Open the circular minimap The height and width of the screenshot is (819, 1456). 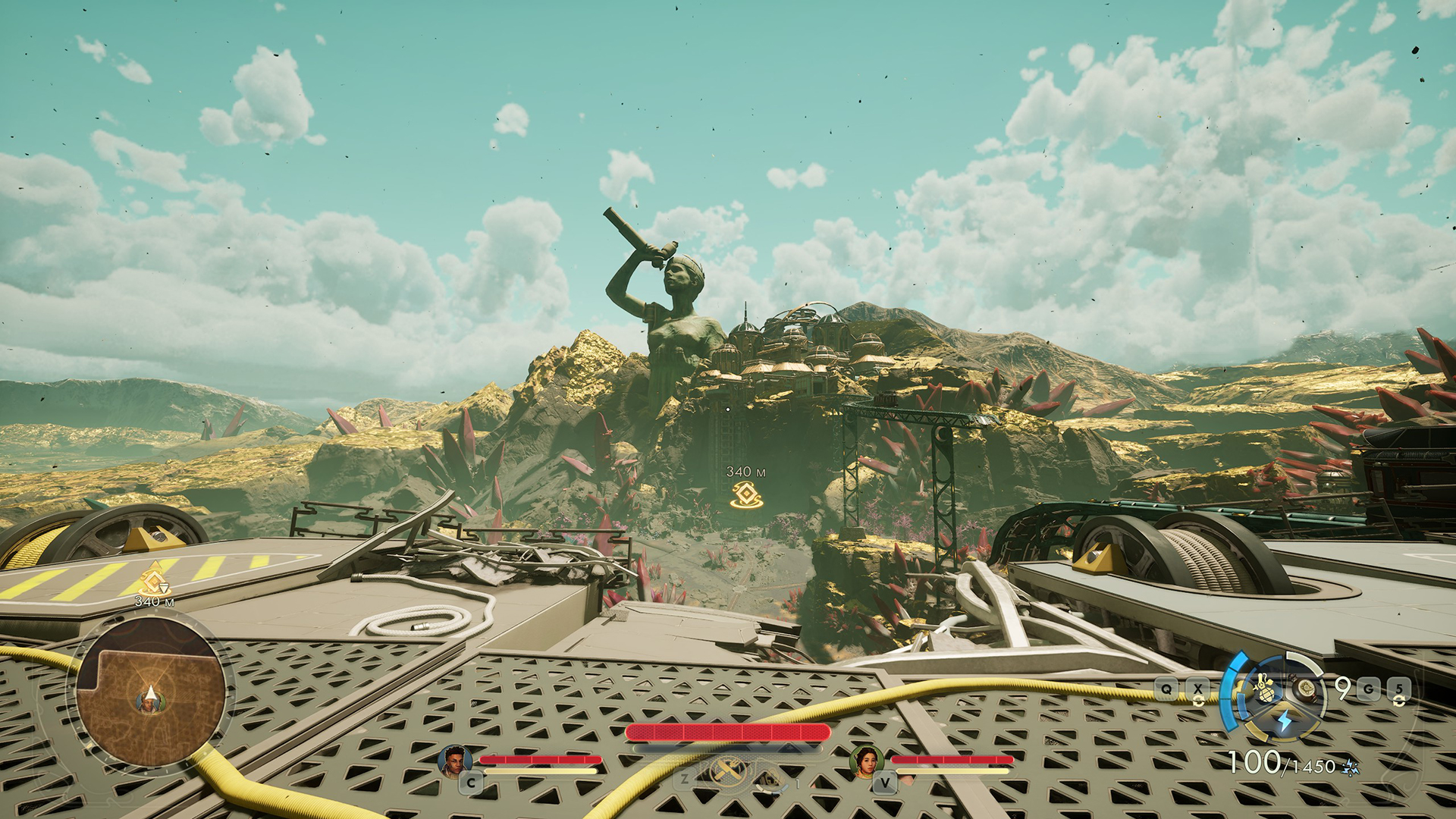coord(150,692)
